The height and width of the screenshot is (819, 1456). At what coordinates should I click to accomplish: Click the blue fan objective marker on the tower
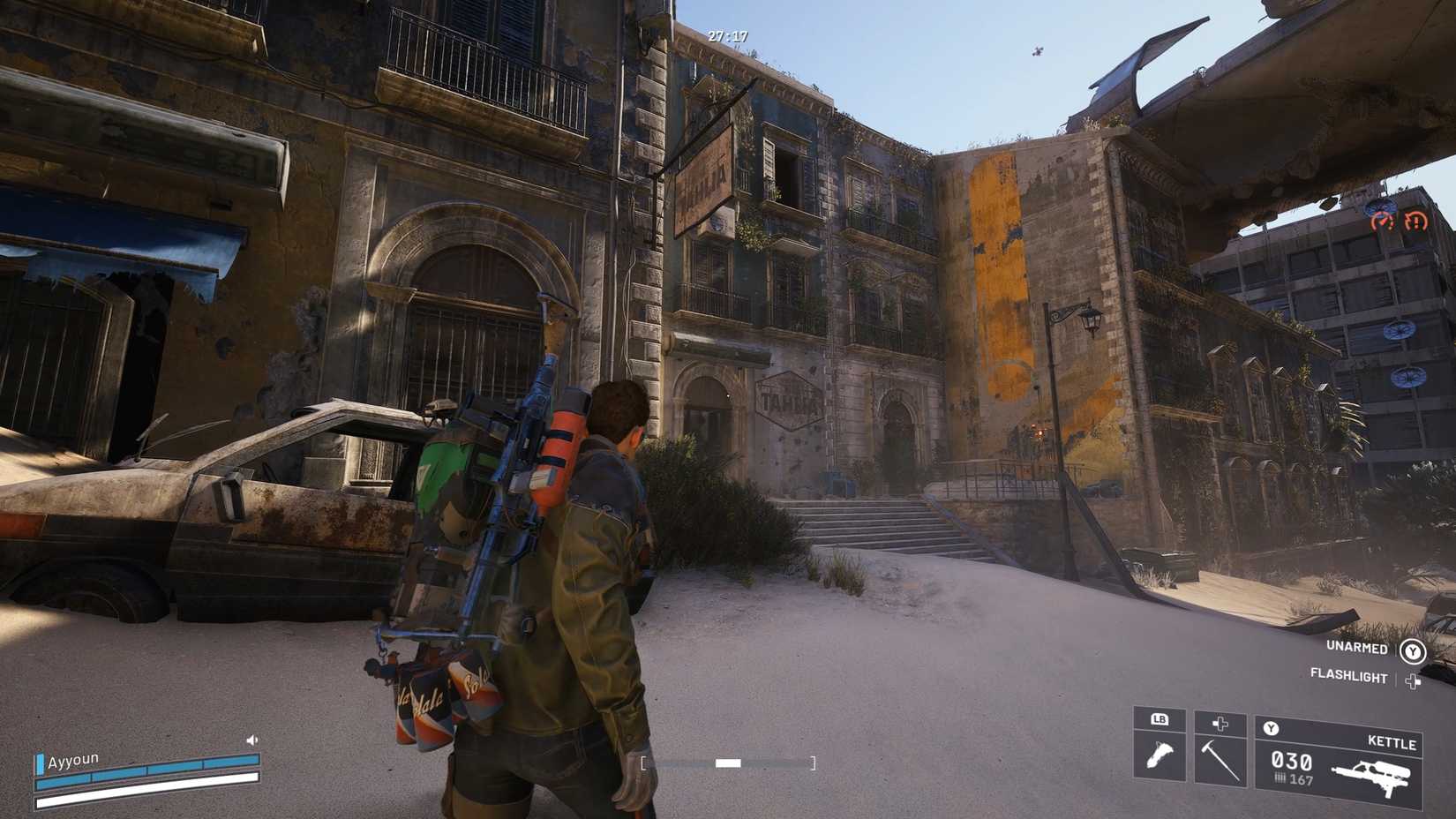tap(1400, 331)
